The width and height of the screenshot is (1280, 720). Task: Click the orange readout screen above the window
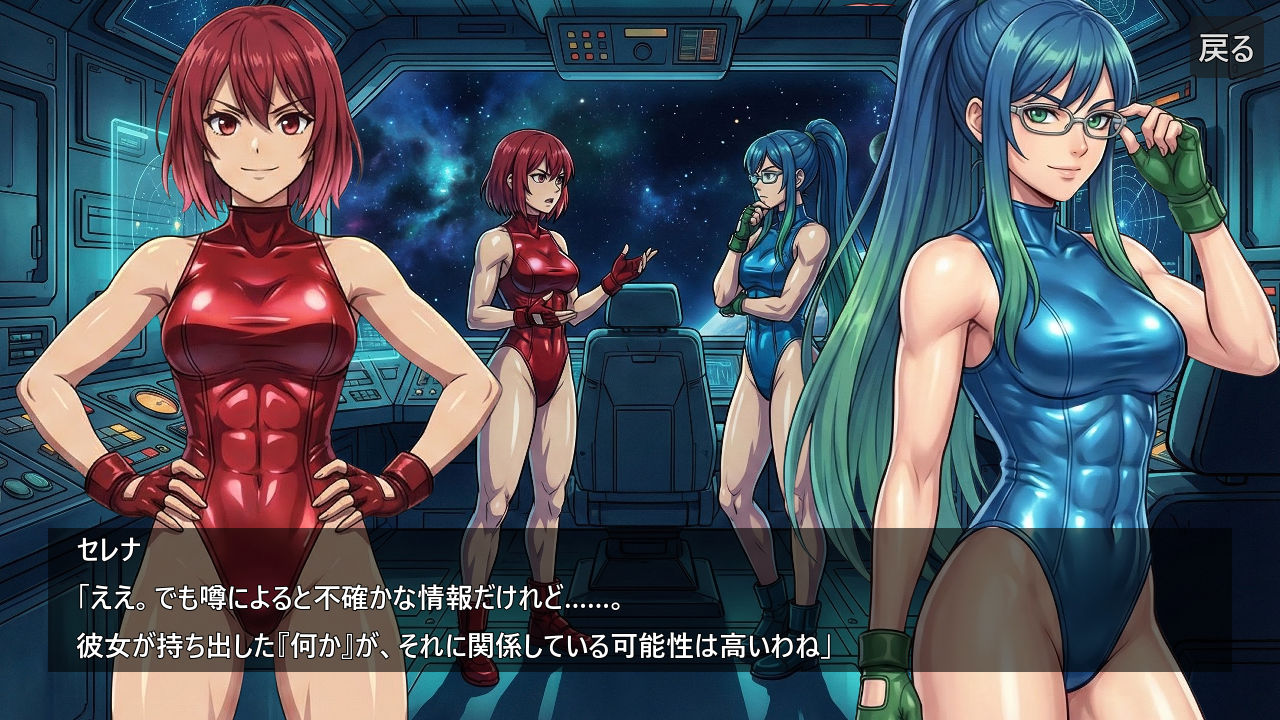tap(709, 43)
